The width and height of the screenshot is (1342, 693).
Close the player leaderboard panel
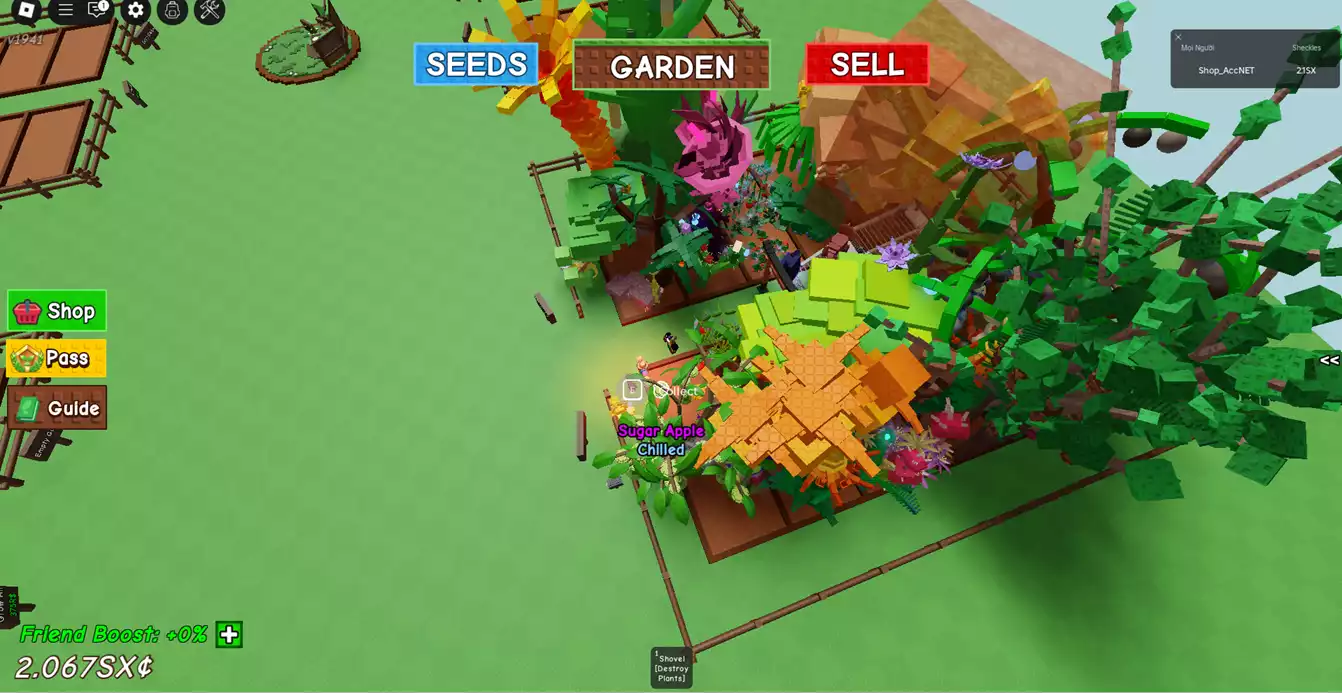tap(1178, 37)
